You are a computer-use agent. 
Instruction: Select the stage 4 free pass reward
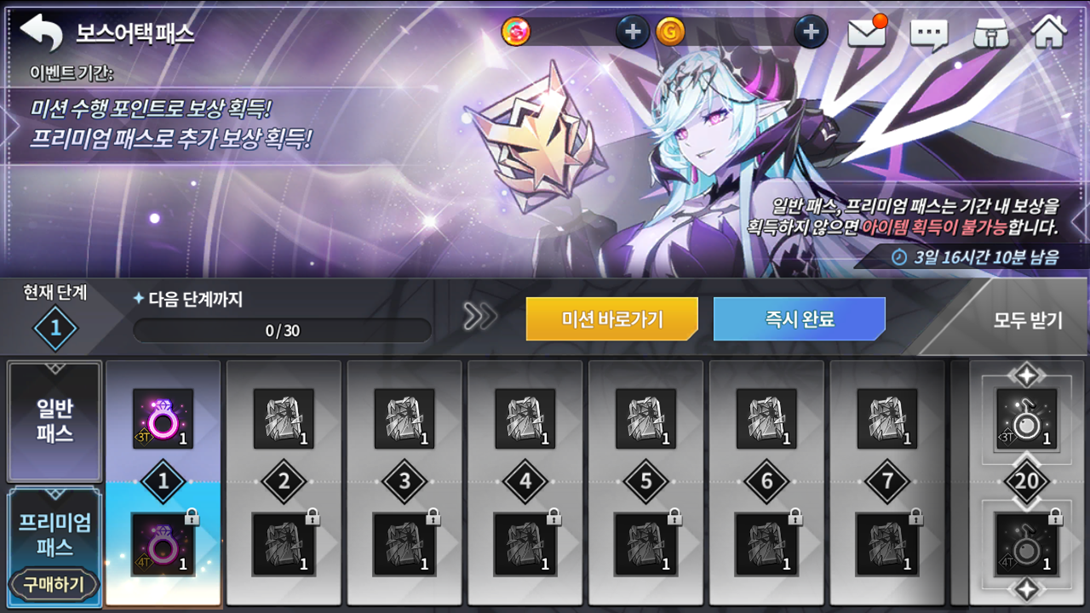pos(525,419)
